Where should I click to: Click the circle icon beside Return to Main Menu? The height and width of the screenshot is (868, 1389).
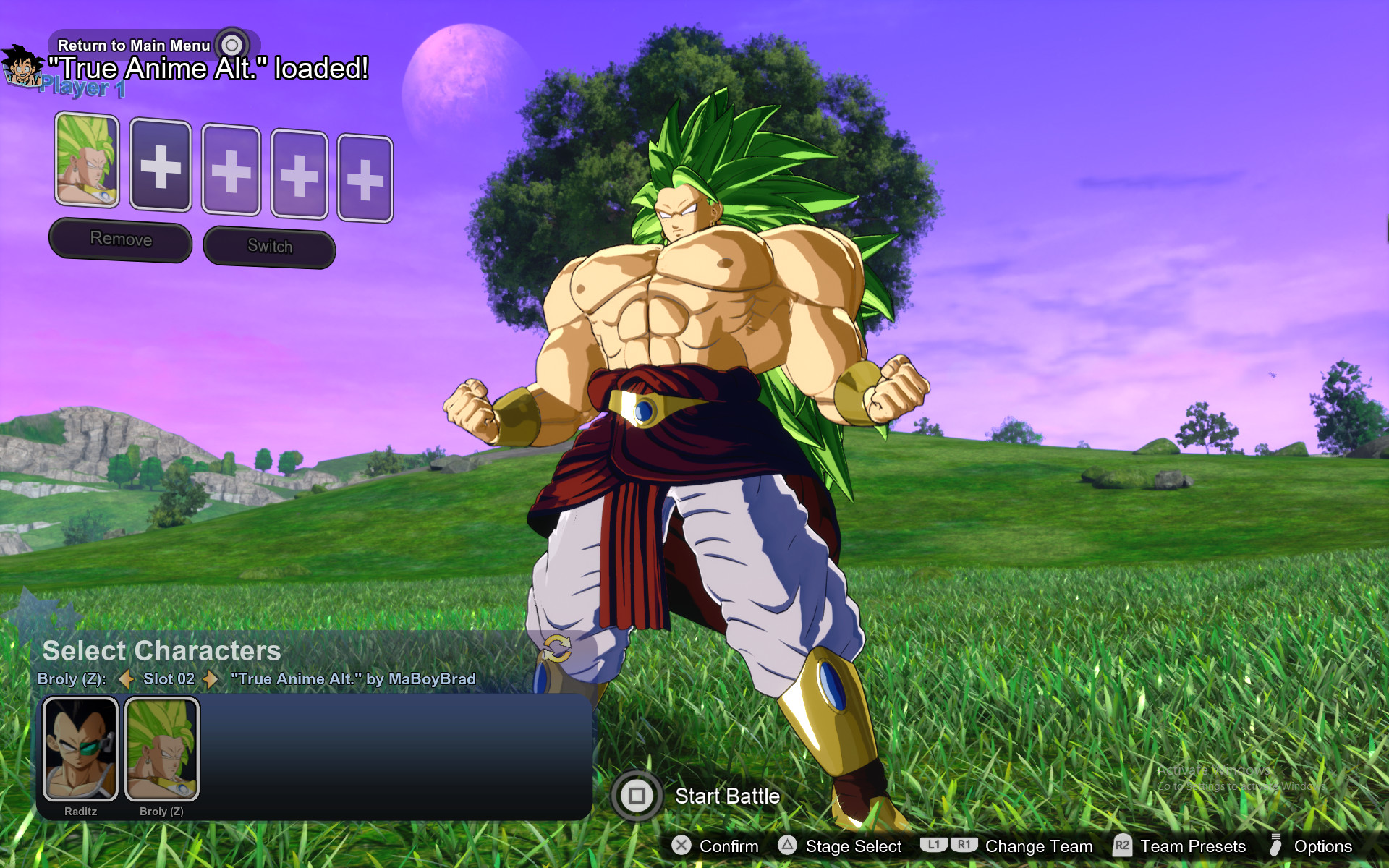(231, 43)
